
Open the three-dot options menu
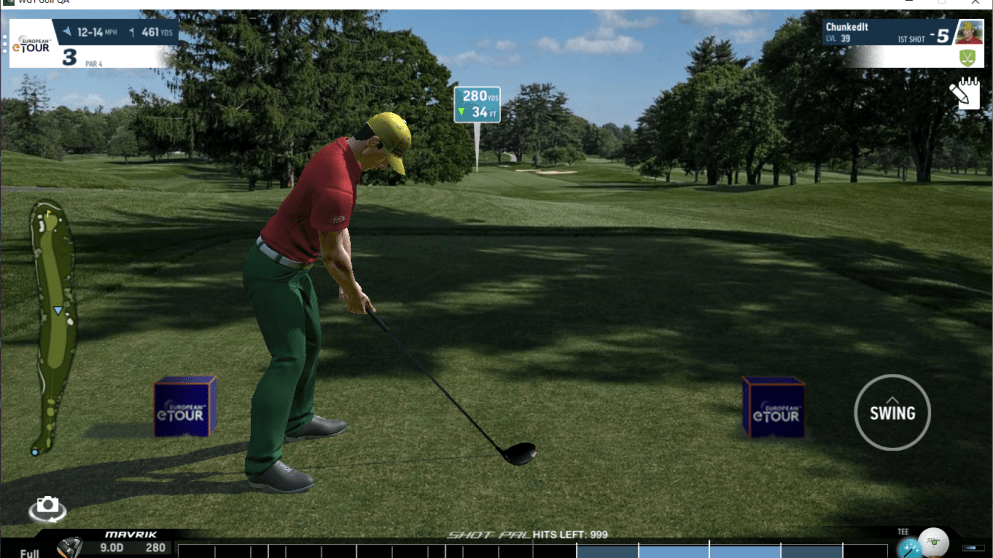click(x=5, y=43)
